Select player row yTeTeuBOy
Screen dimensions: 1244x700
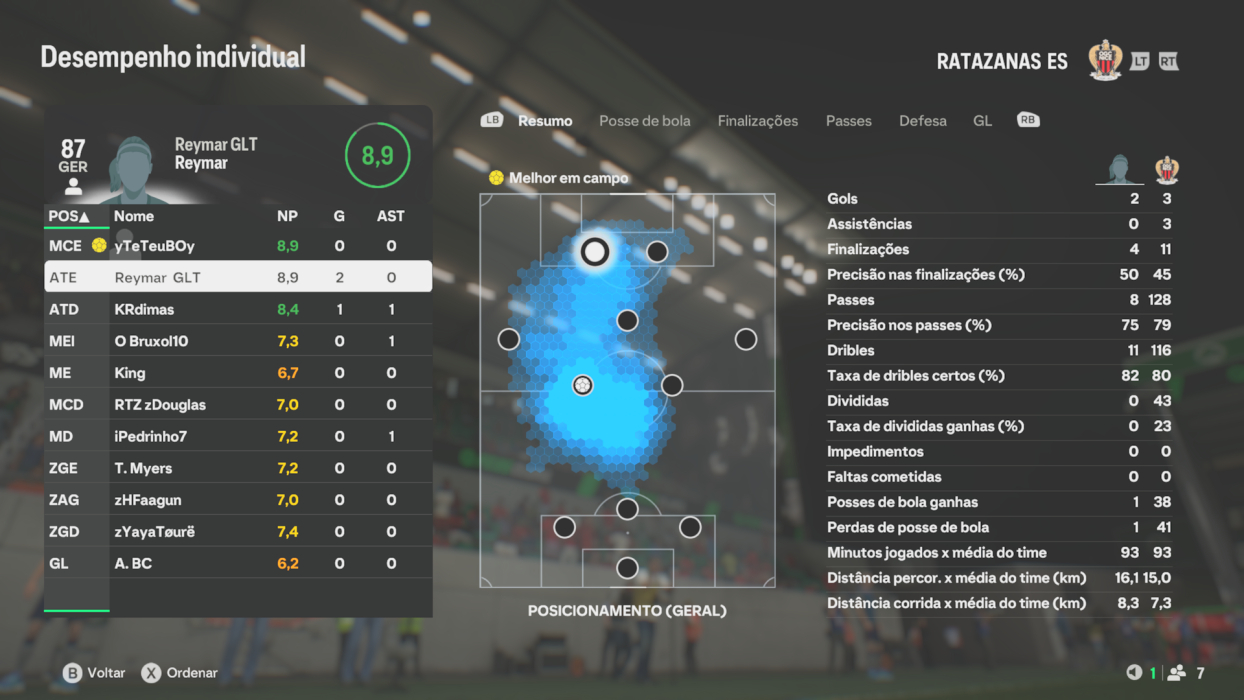coord(238,246)
